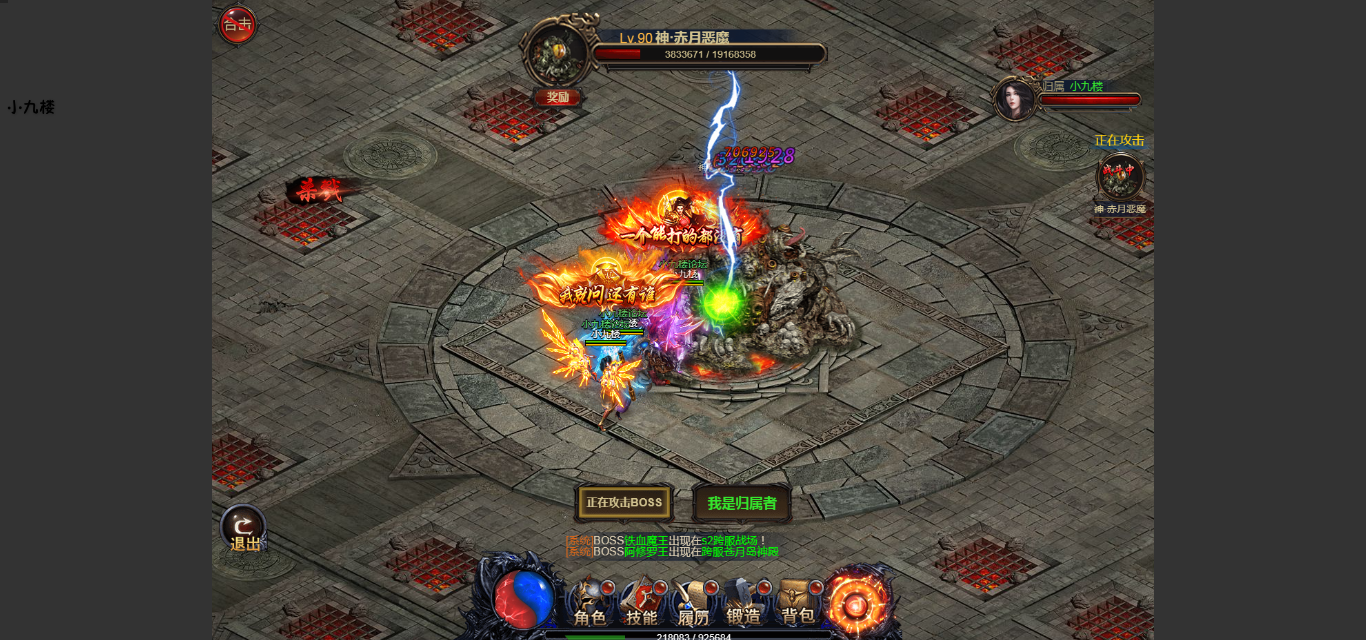Activate the flaming orb skill button
The width and height of the screenshot is (1366, 640).
tap(857, 601)
